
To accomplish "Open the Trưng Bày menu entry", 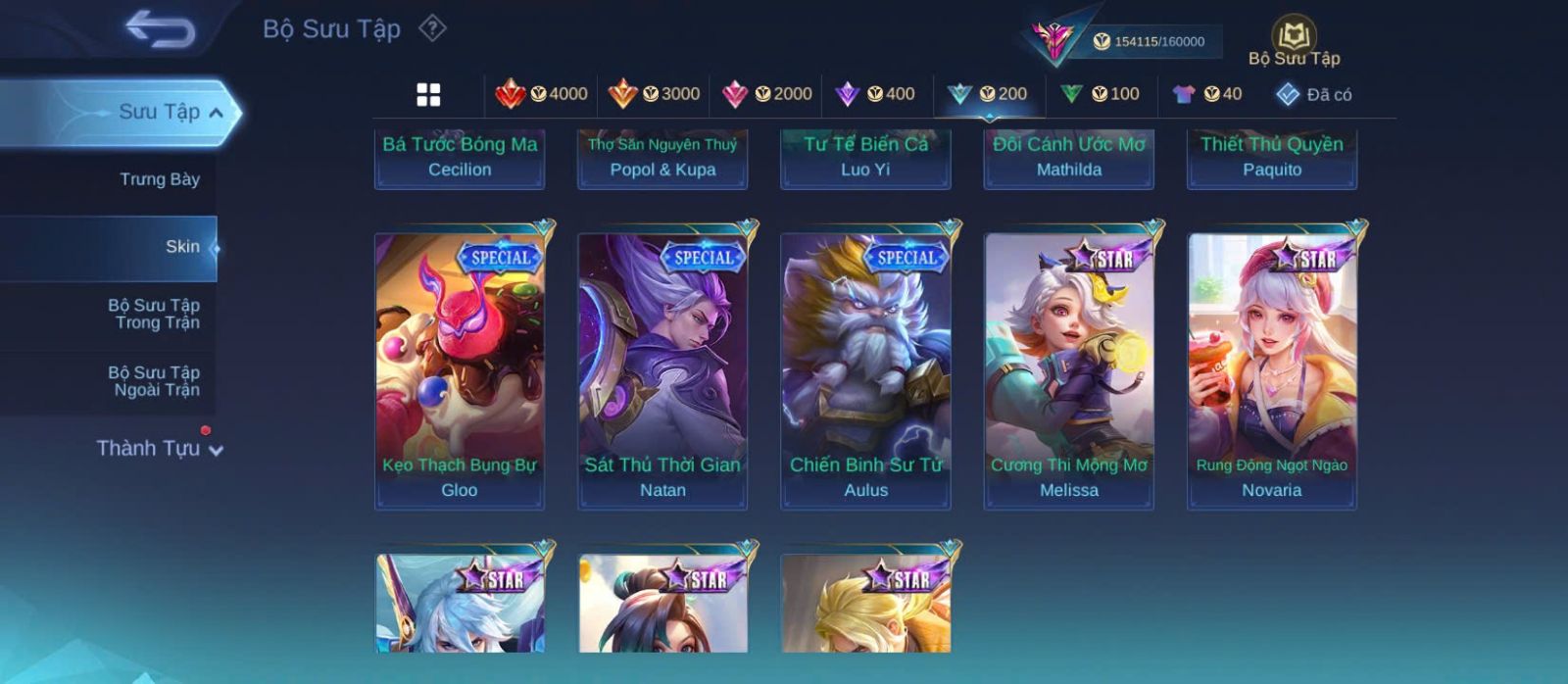I will point(159,179).
